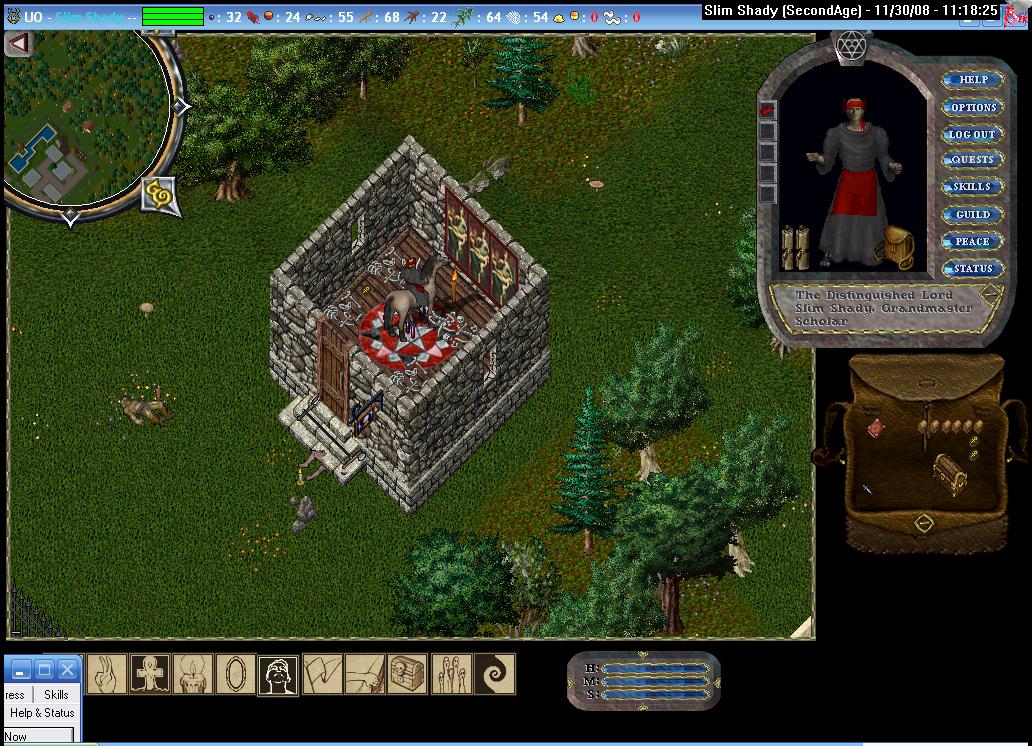Open the Options menu
The image size is (1032, 746).
pyautogui.click(x=972, y=107)
